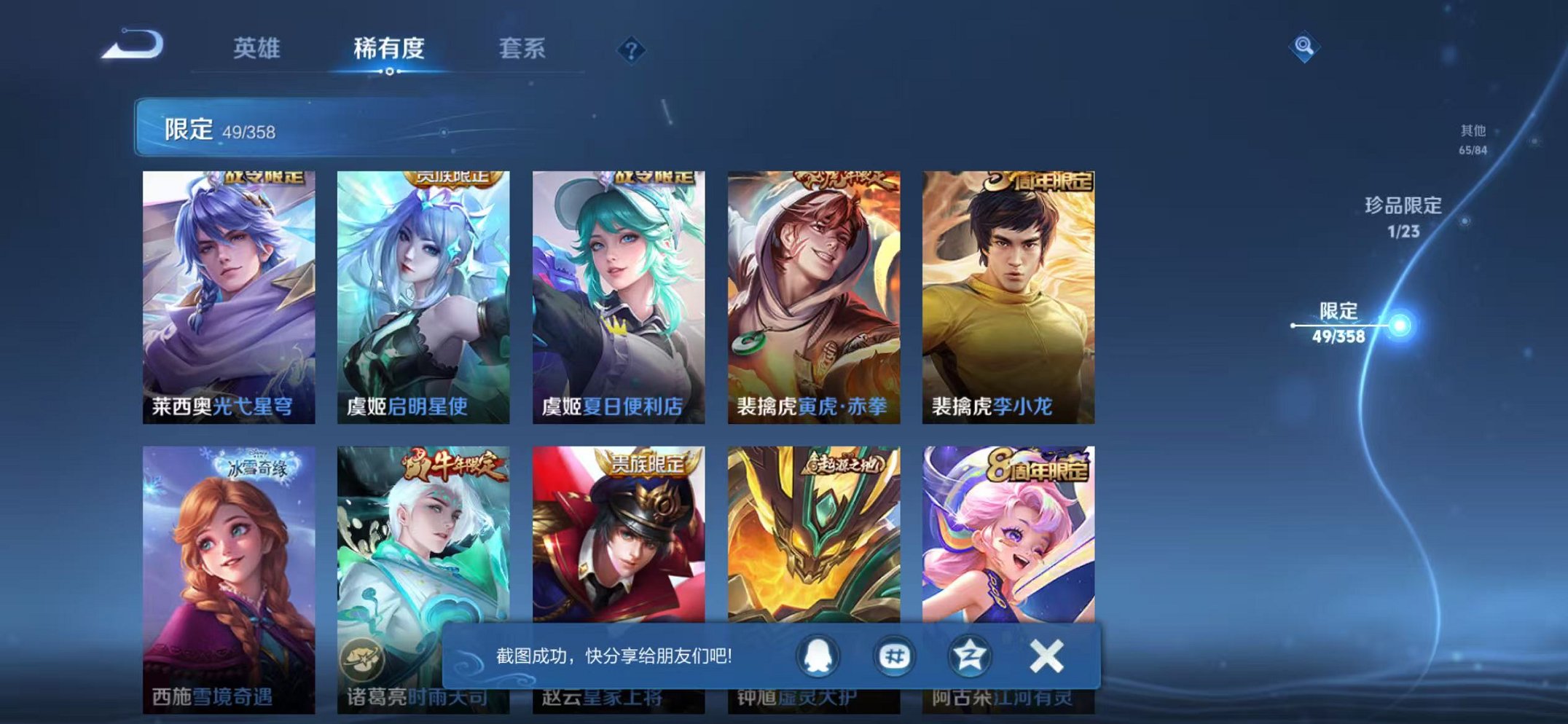The width and height of the screenshot is (1568, 724).
Task: Click the glowing 限定 marker on the progress line
Action: tap(1401, 326)
